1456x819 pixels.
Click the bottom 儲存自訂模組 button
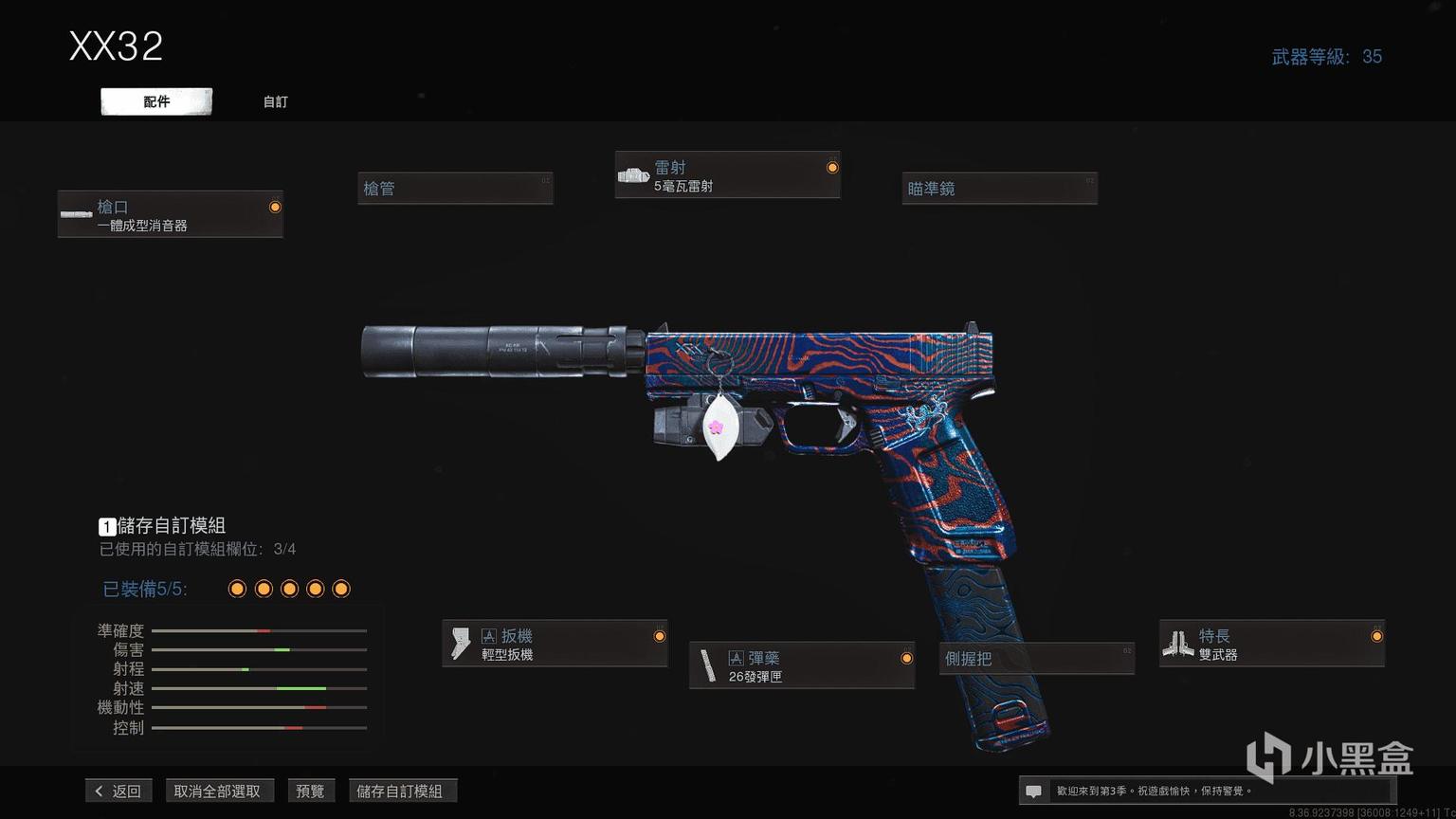[x=400, y=791]
